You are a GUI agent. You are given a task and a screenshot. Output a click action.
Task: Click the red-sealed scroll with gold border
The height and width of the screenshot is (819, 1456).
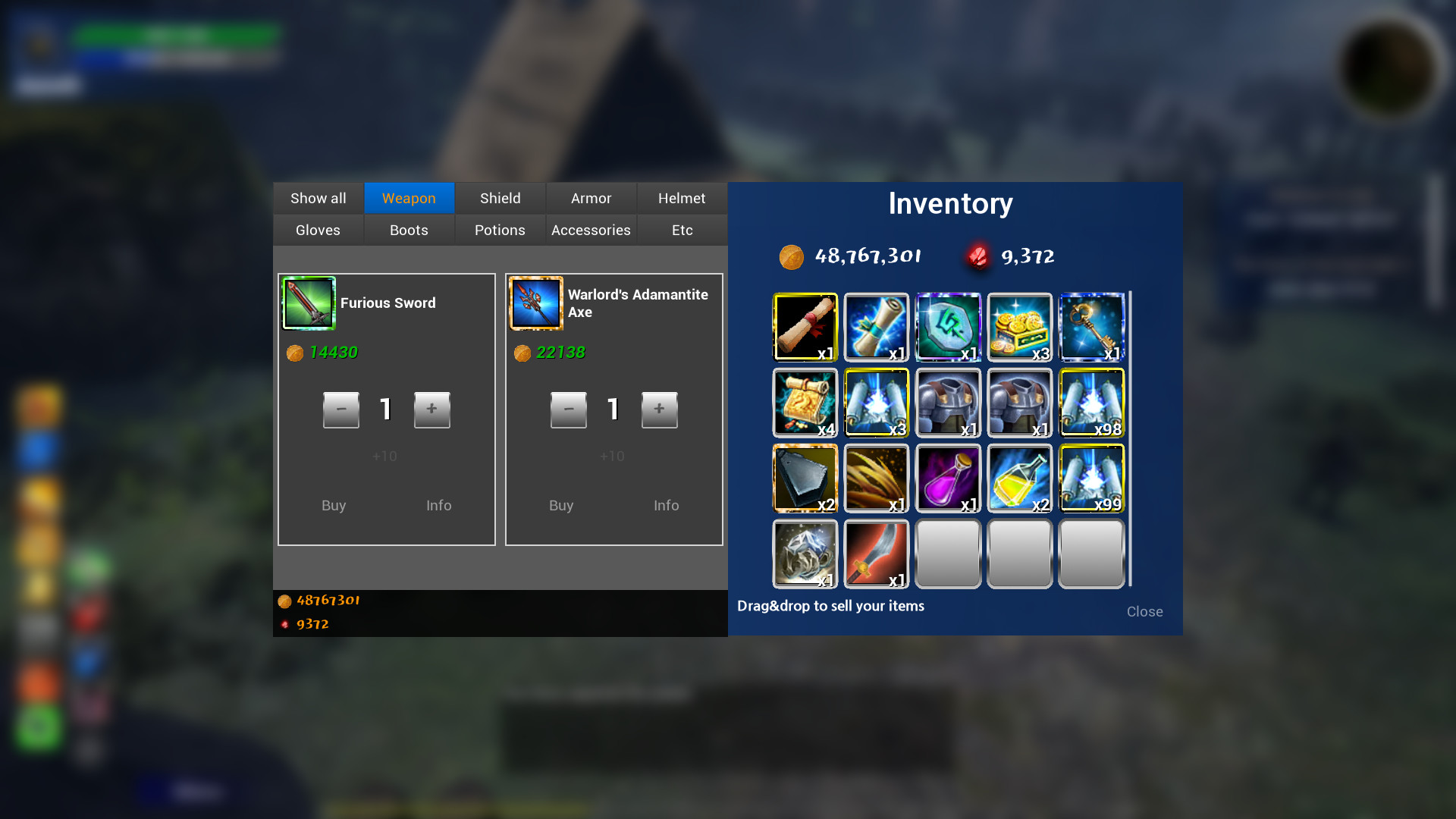click(804, 328)
